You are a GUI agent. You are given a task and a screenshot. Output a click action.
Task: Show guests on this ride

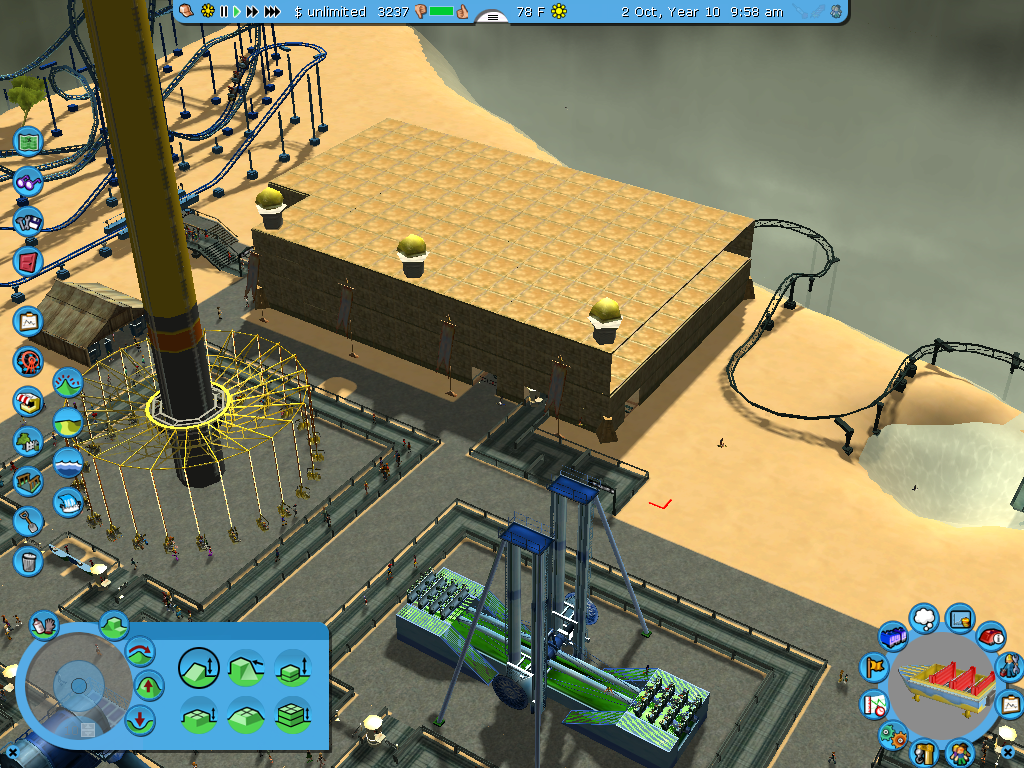[958, 750]
